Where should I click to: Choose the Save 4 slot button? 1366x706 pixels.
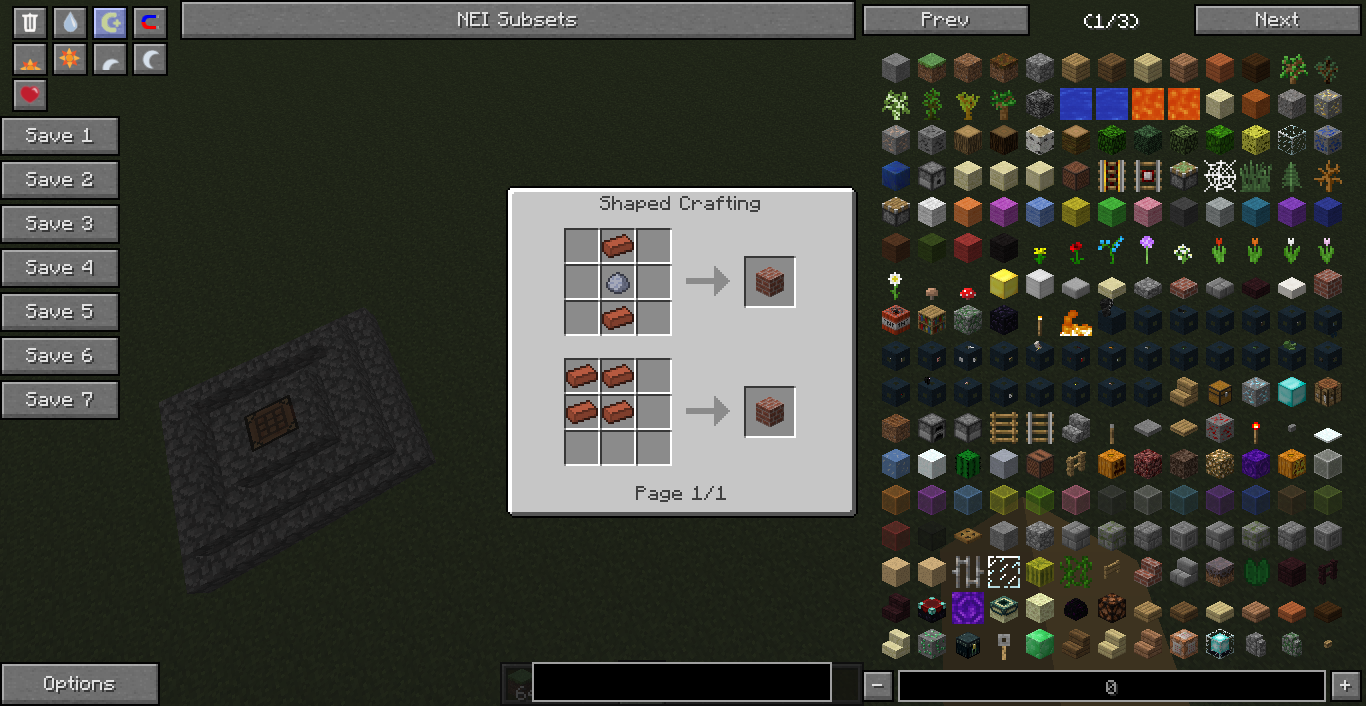coord(60,268)
